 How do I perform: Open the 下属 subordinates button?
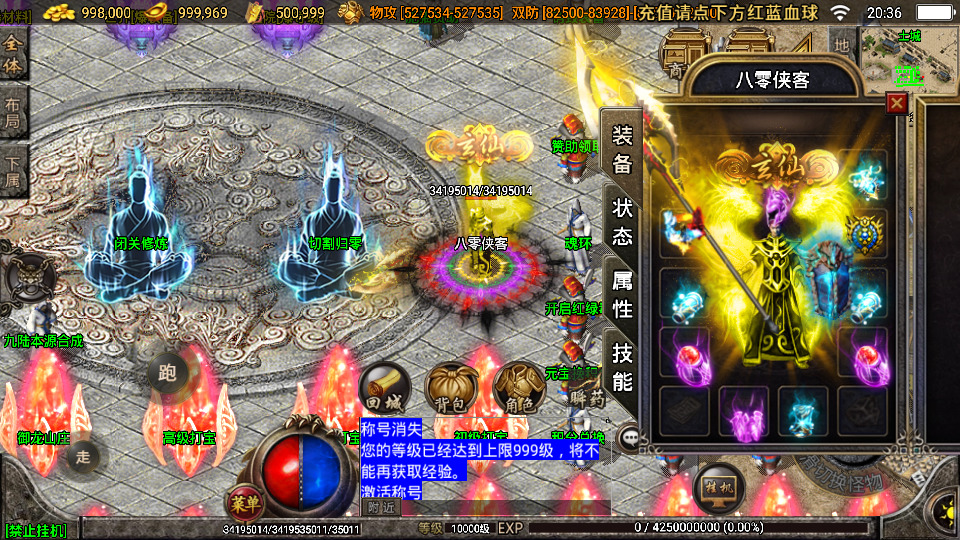click(x=13, y=172)
